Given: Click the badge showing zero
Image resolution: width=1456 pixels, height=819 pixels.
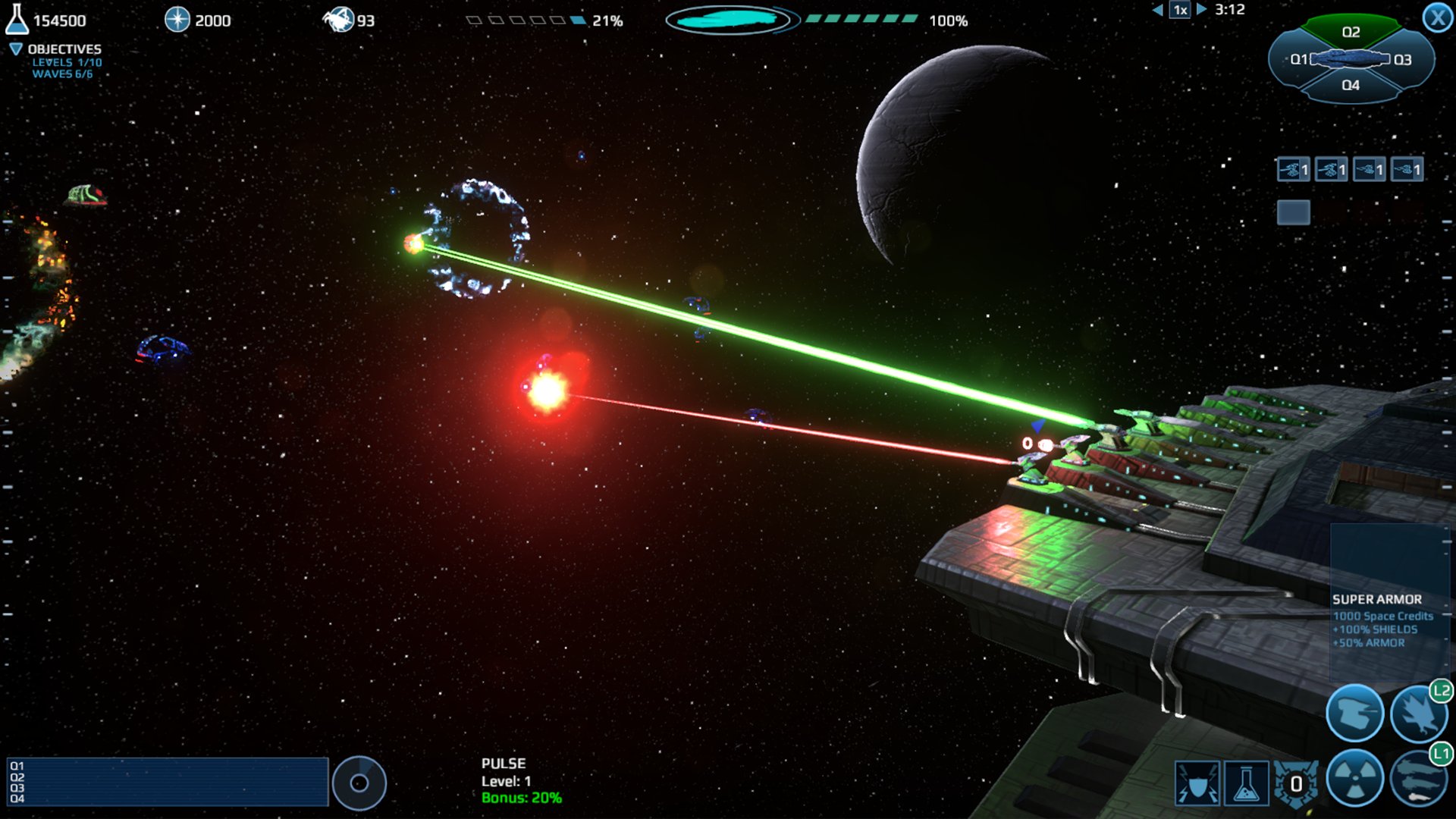Looking at the screenshot, I should pyautogui.click(x=1296, y=783).
